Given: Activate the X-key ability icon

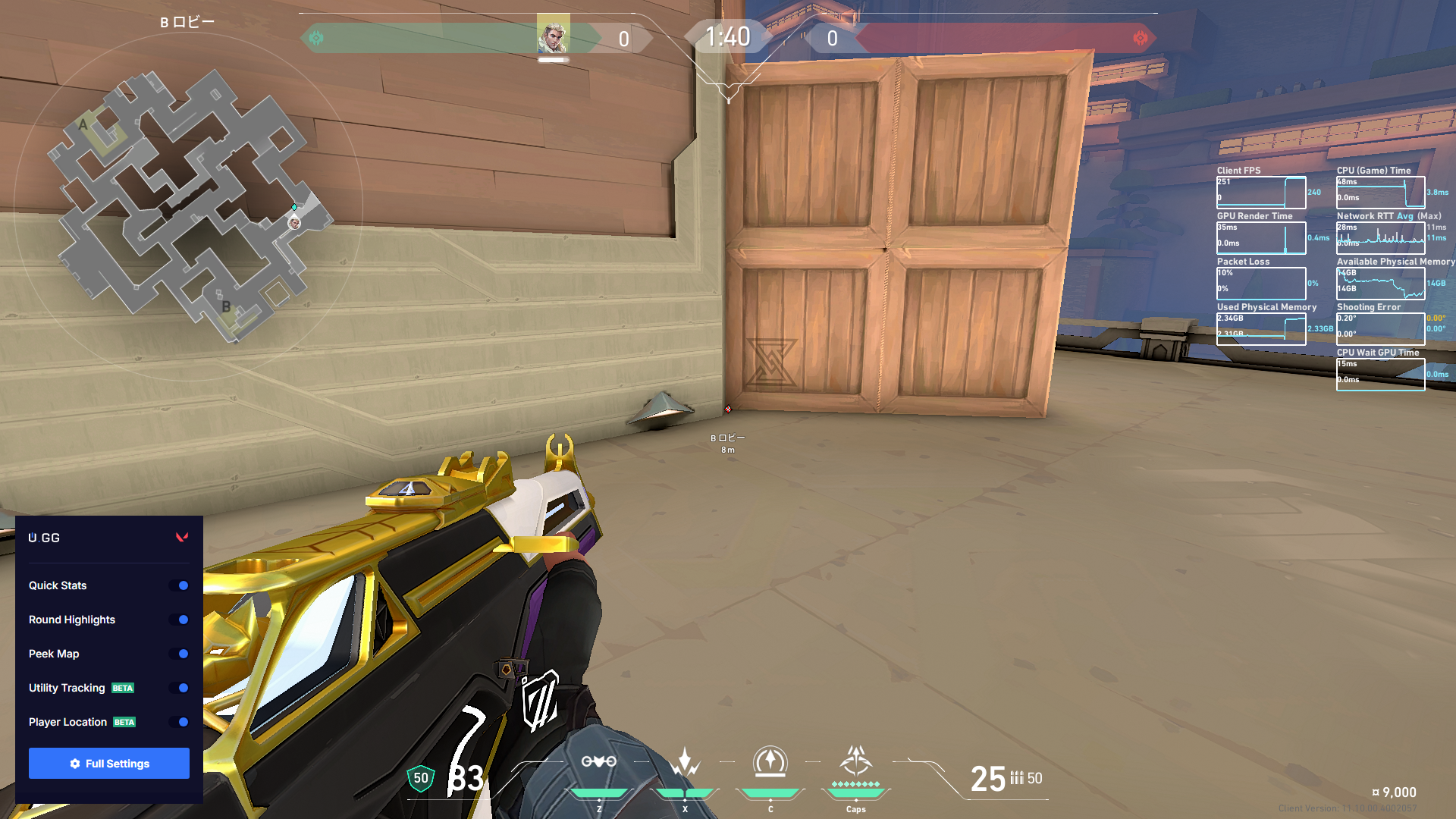Looking at the screenshot, I should coord(685,762).
